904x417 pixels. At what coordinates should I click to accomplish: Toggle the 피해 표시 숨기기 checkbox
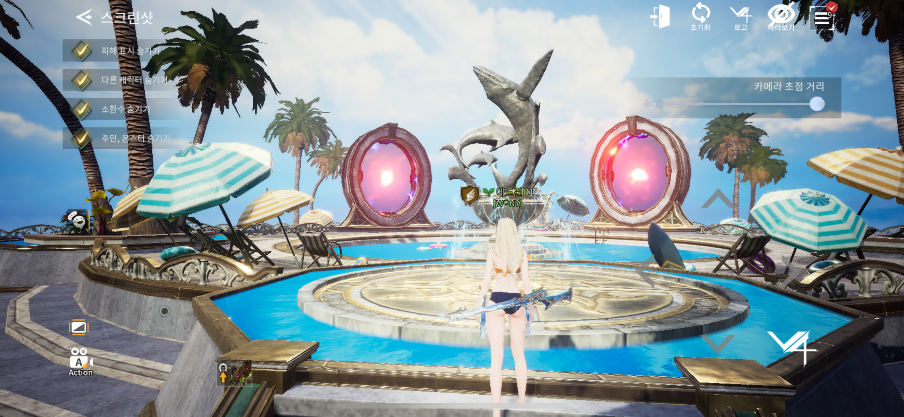[x=82, y=50]
